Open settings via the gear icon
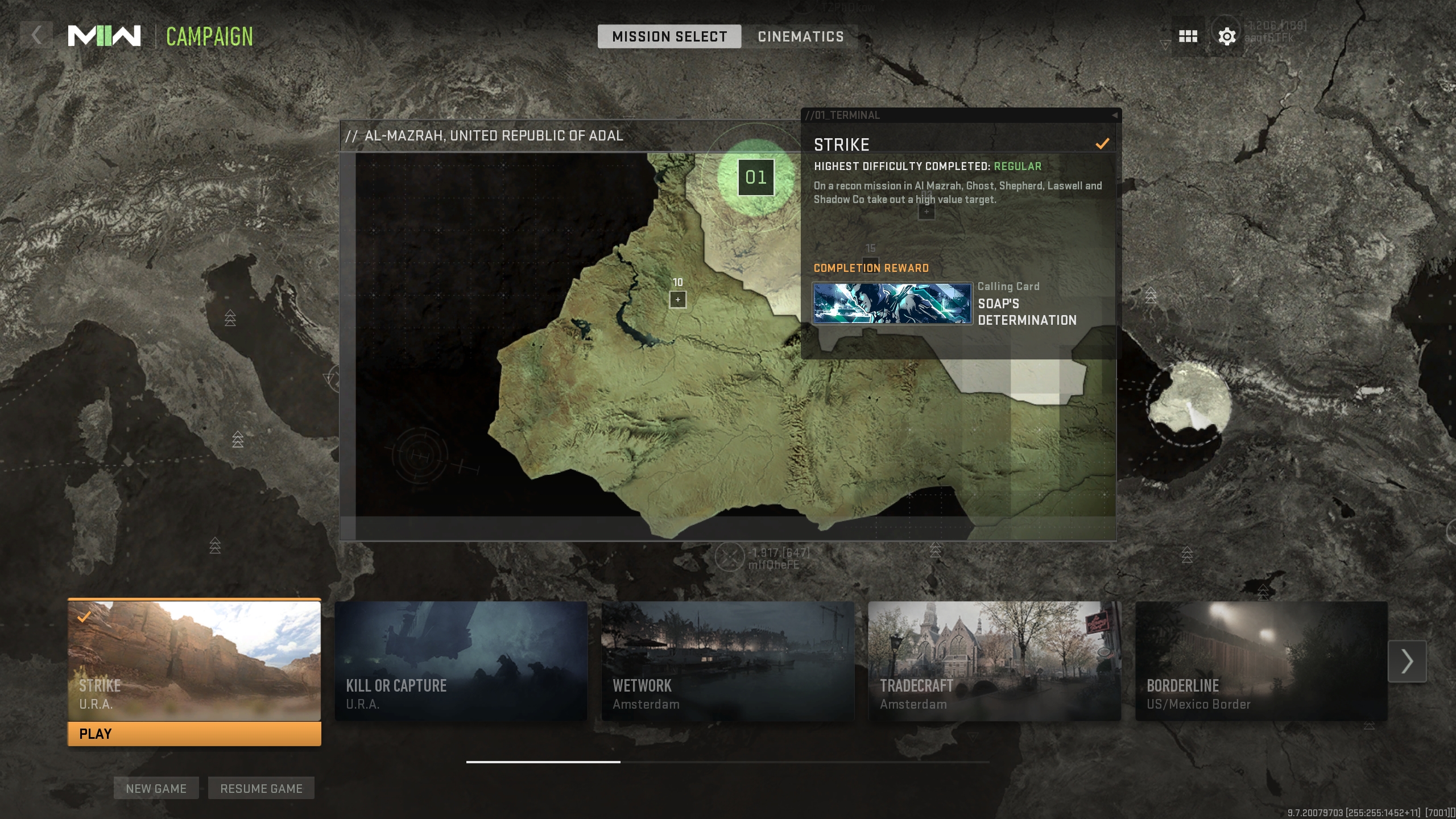Image resolution: width=1456 pixels, height=819 pixels. [x=1227, y=36]
